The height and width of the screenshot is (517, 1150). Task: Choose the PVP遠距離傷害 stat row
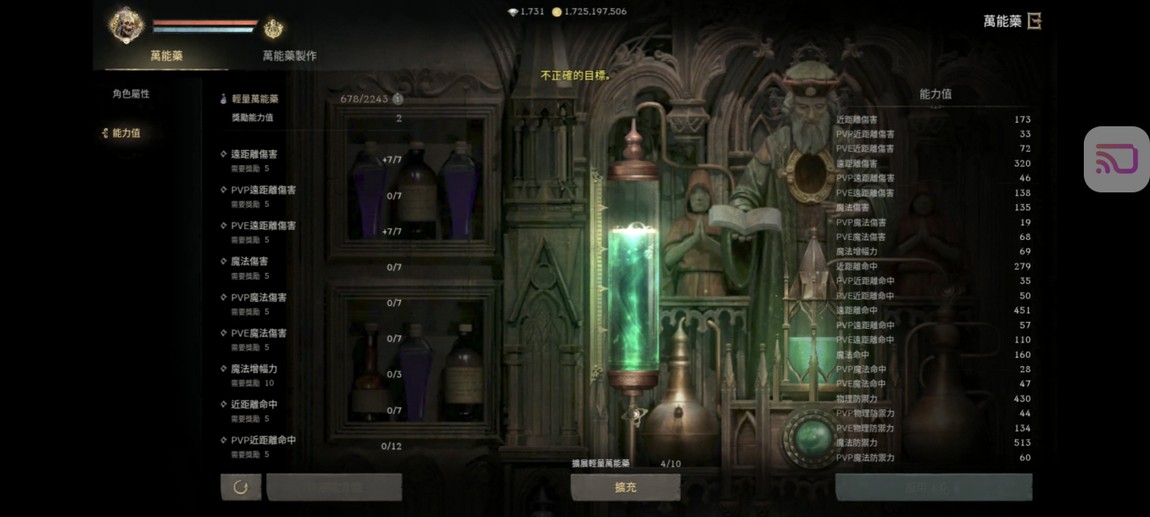(263, 190)
